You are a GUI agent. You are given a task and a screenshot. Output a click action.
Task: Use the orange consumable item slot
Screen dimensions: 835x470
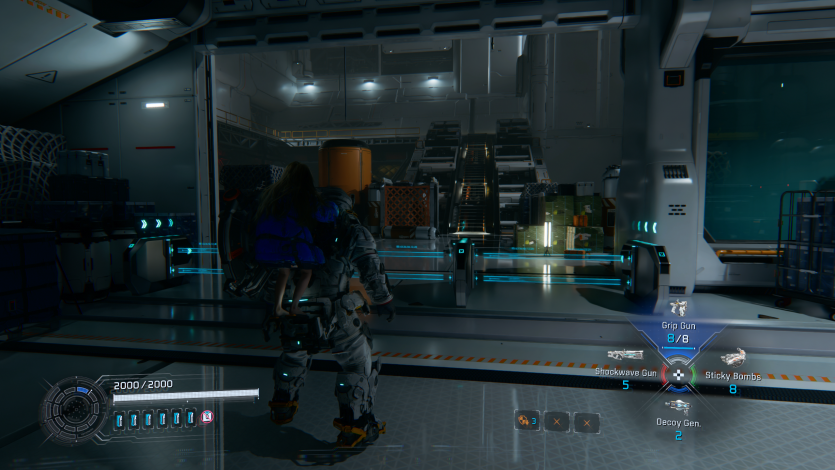tap(525, 421)
